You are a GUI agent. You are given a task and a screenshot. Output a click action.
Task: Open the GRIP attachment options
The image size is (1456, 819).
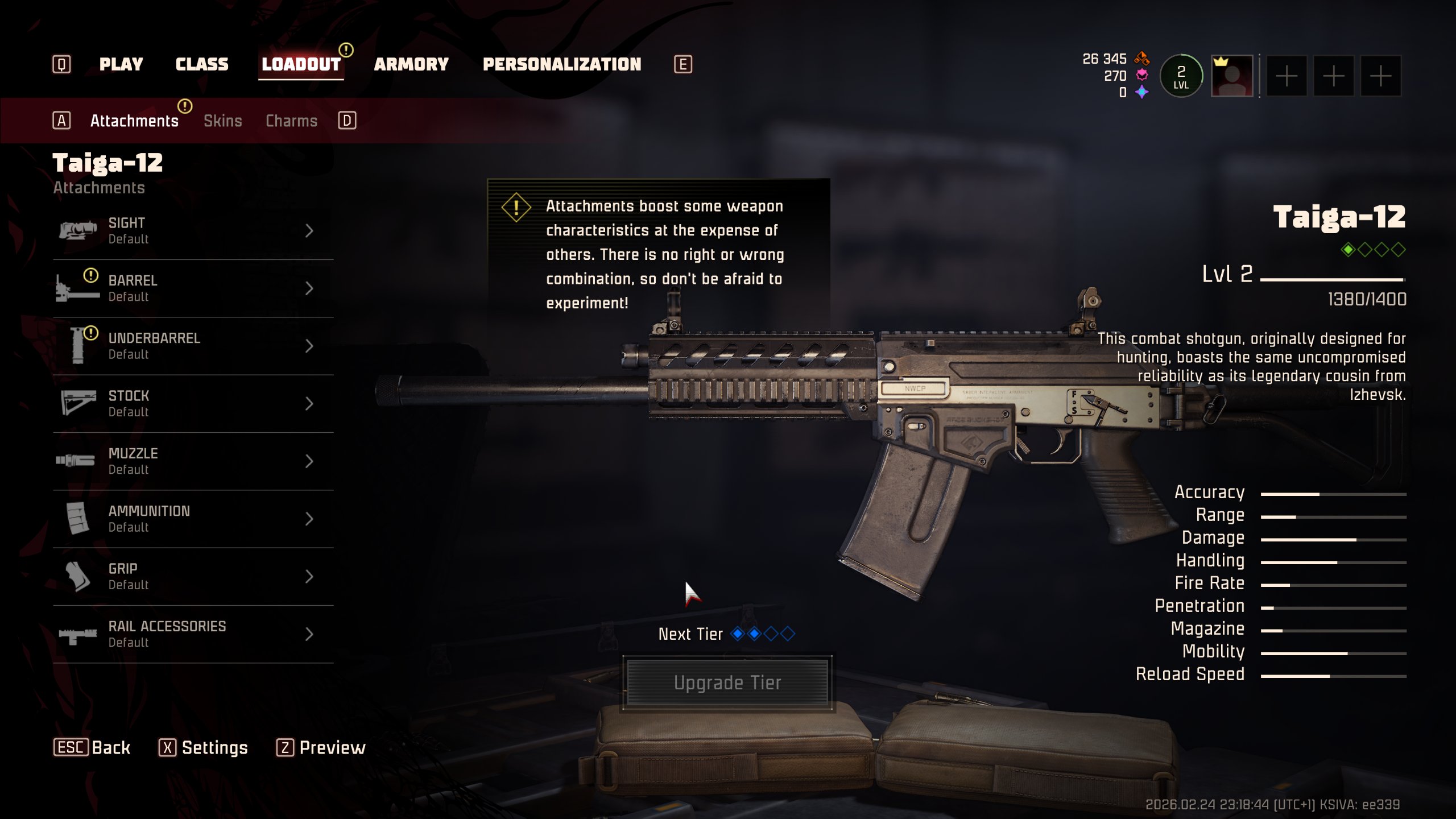pyautogui.click(x=193, y=577)
